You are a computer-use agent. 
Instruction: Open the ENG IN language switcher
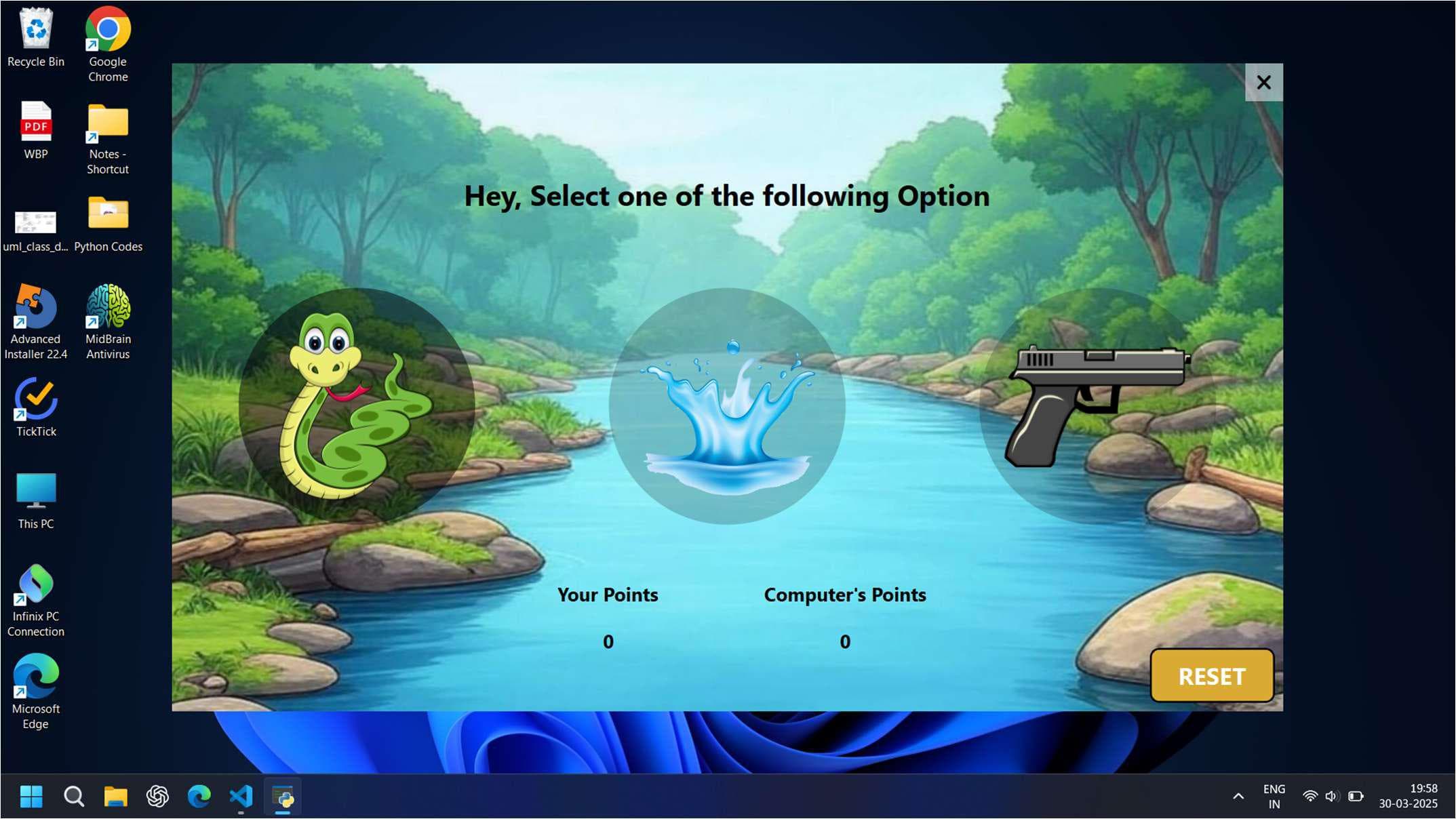[x=1274, y=797]
